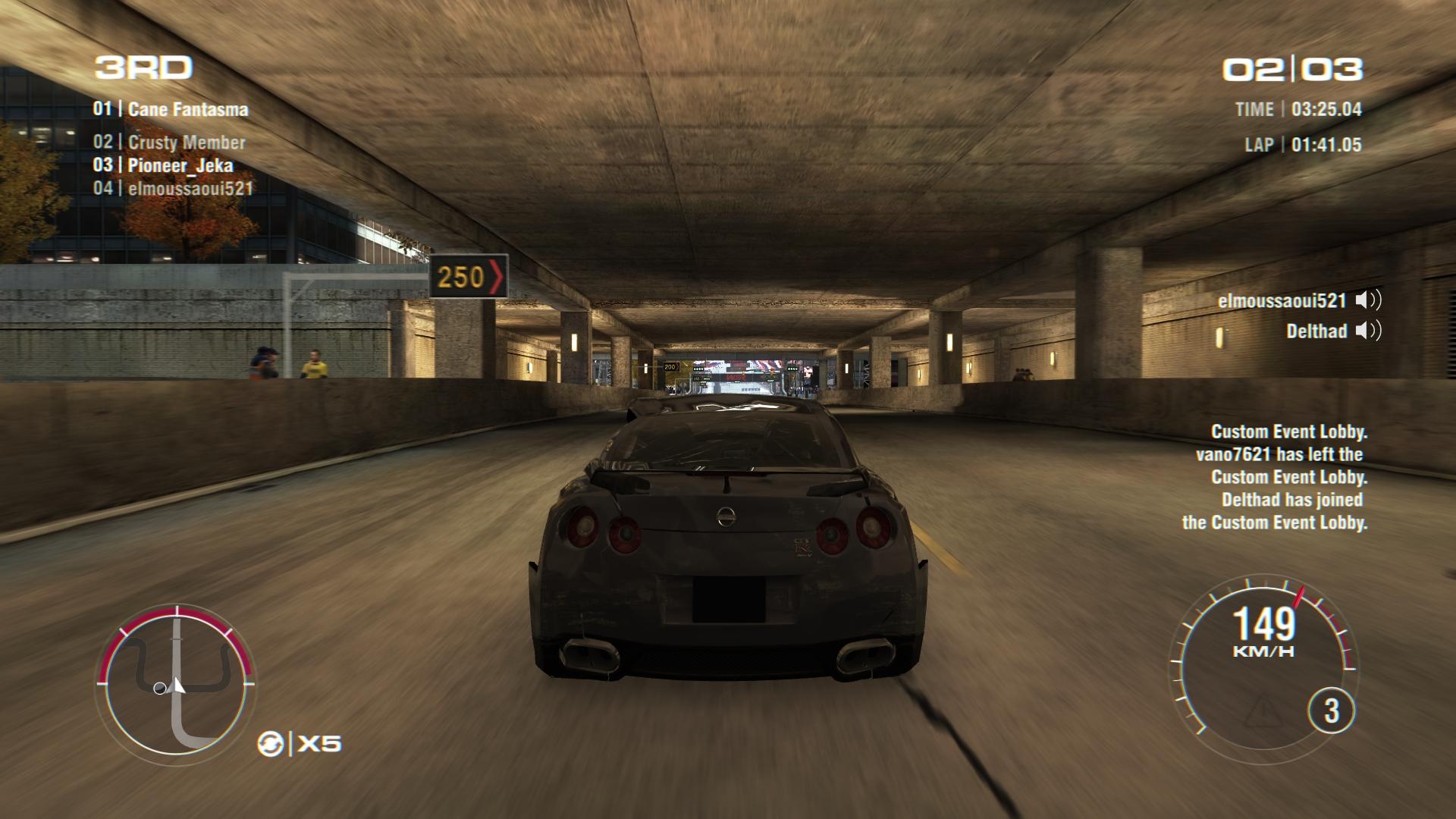
Task: Toggle Delthad's voice speaker icon
Action: (1369, 331)
